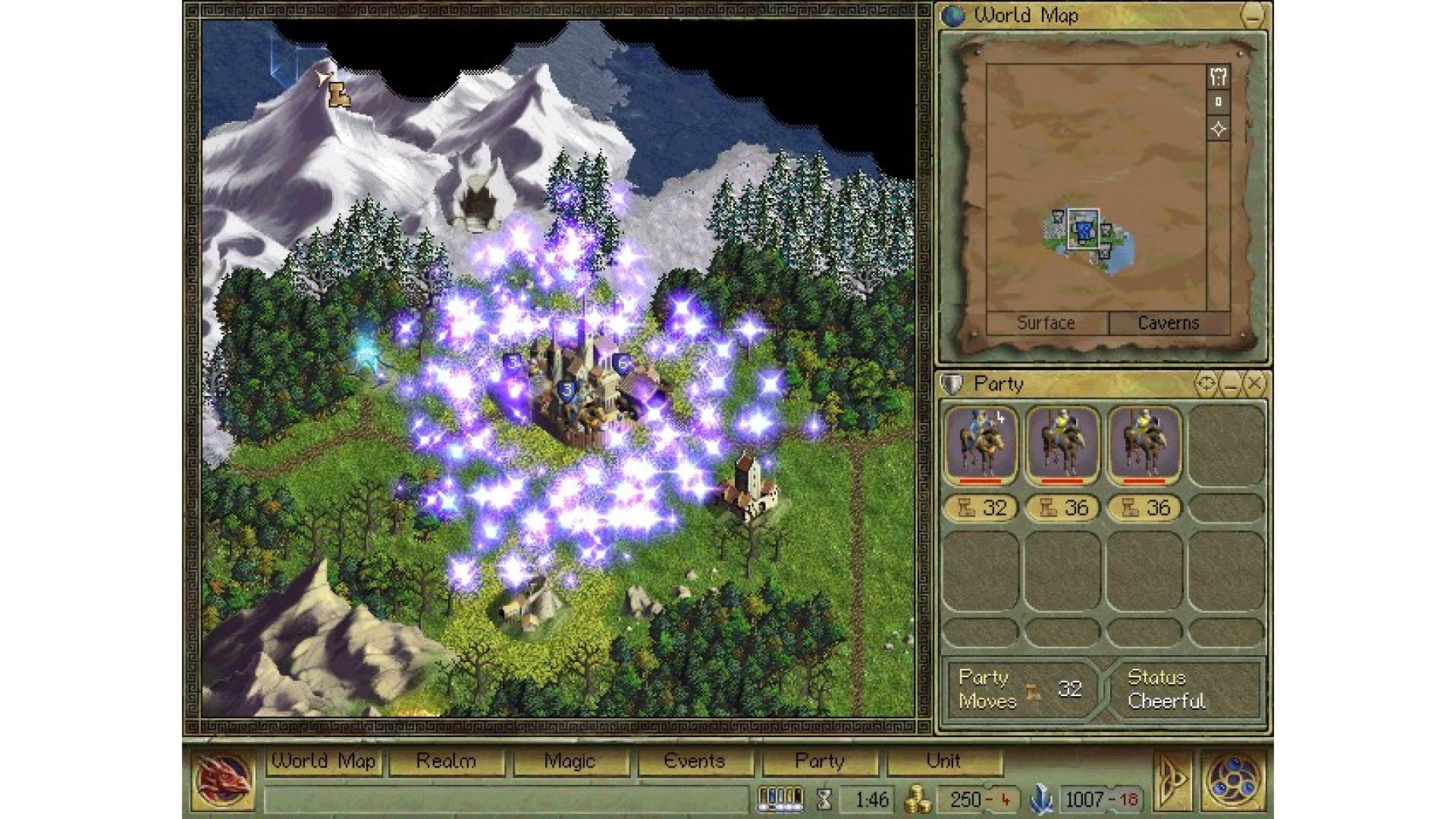Switch minimap to the Surface layer
The height and width of the screenshot is (819, 1456).
tap(1046, 323)
